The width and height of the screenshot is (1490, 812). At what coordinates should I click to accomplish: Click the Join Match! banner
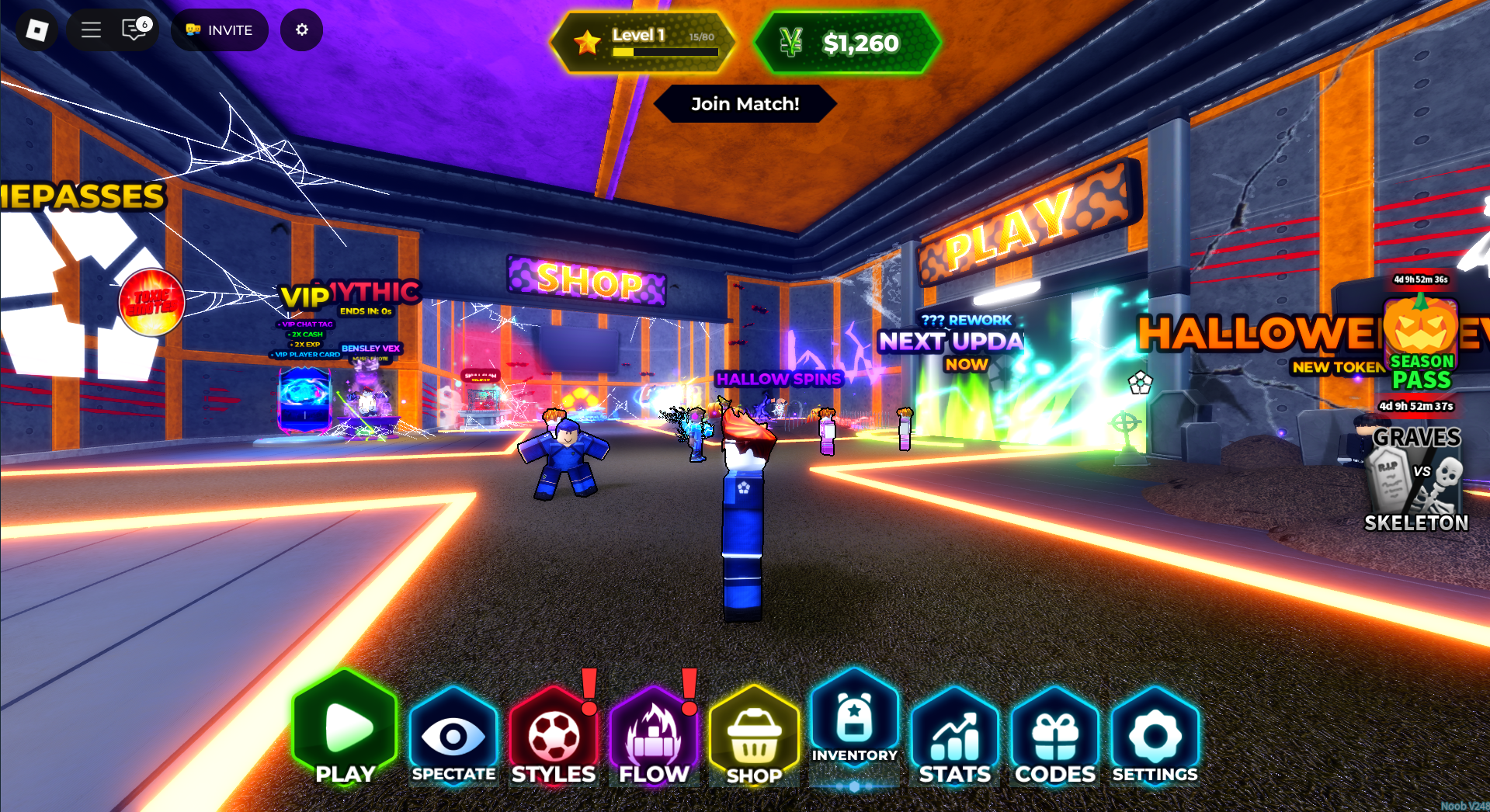(745, 103)
